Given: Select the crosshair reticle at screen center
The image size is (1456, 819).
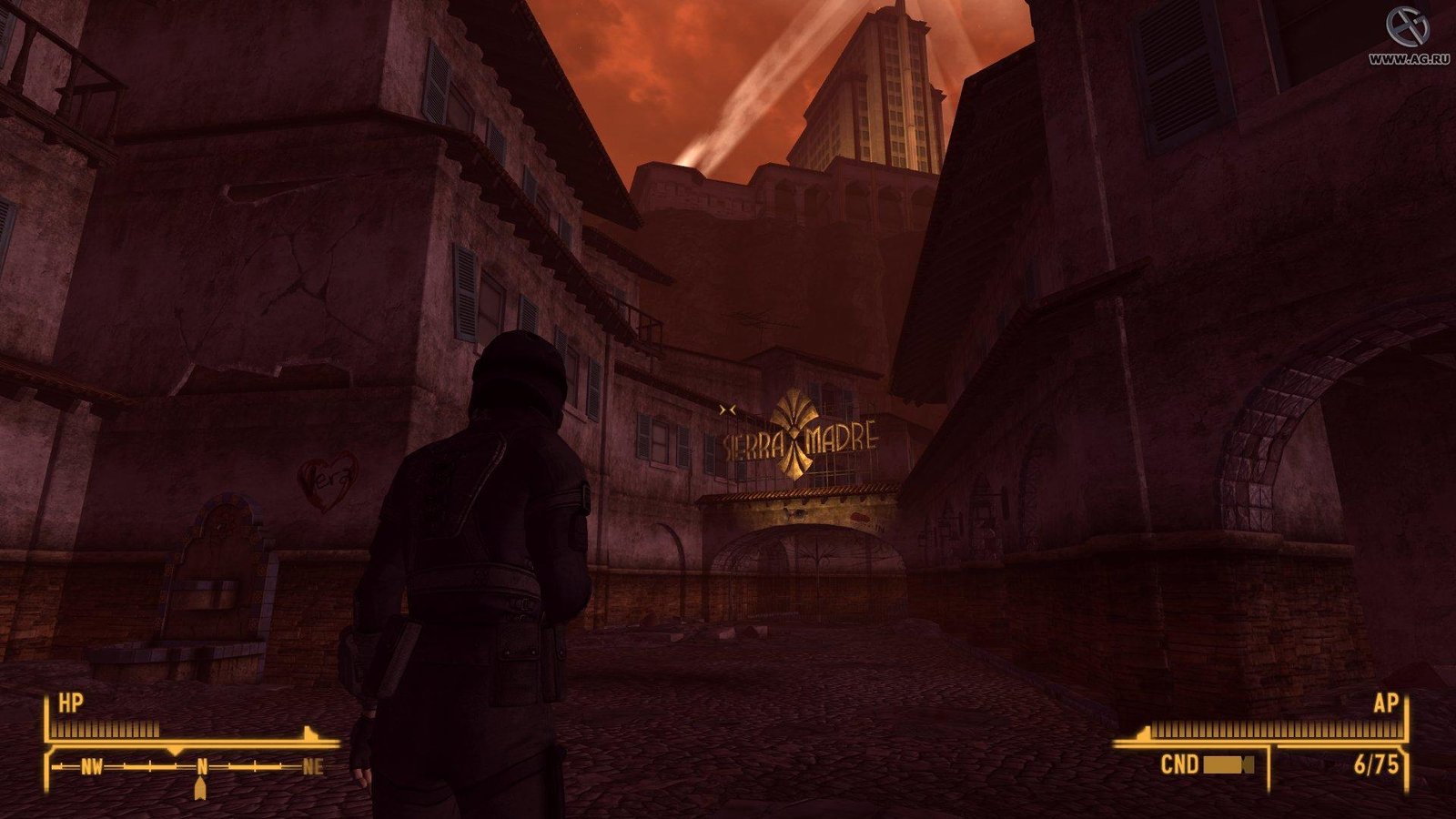Looking at the screenshot, I should tap(728, 409).
